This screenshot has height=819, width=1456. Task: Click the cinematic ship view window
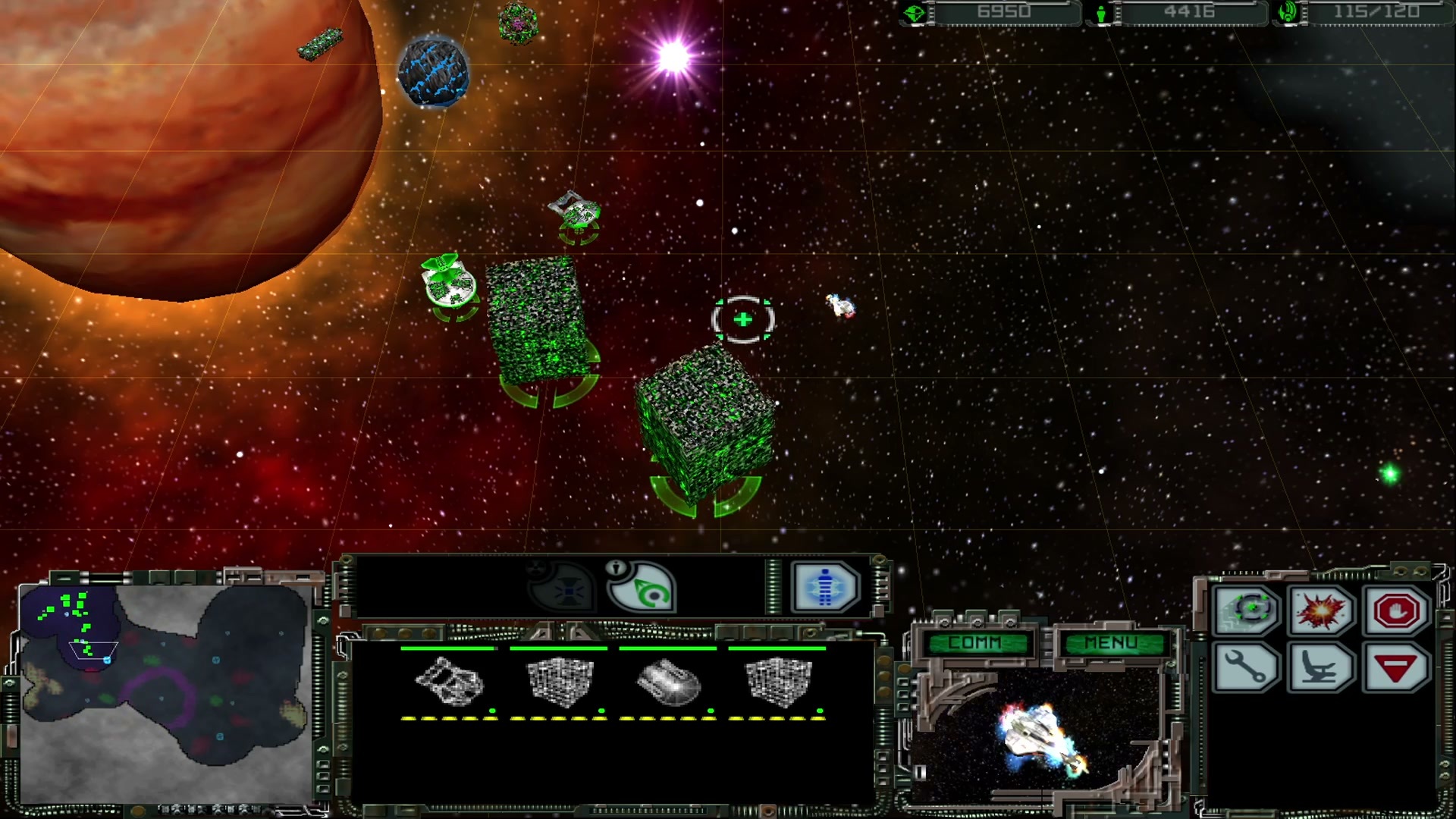click(x=1039, y=732)
